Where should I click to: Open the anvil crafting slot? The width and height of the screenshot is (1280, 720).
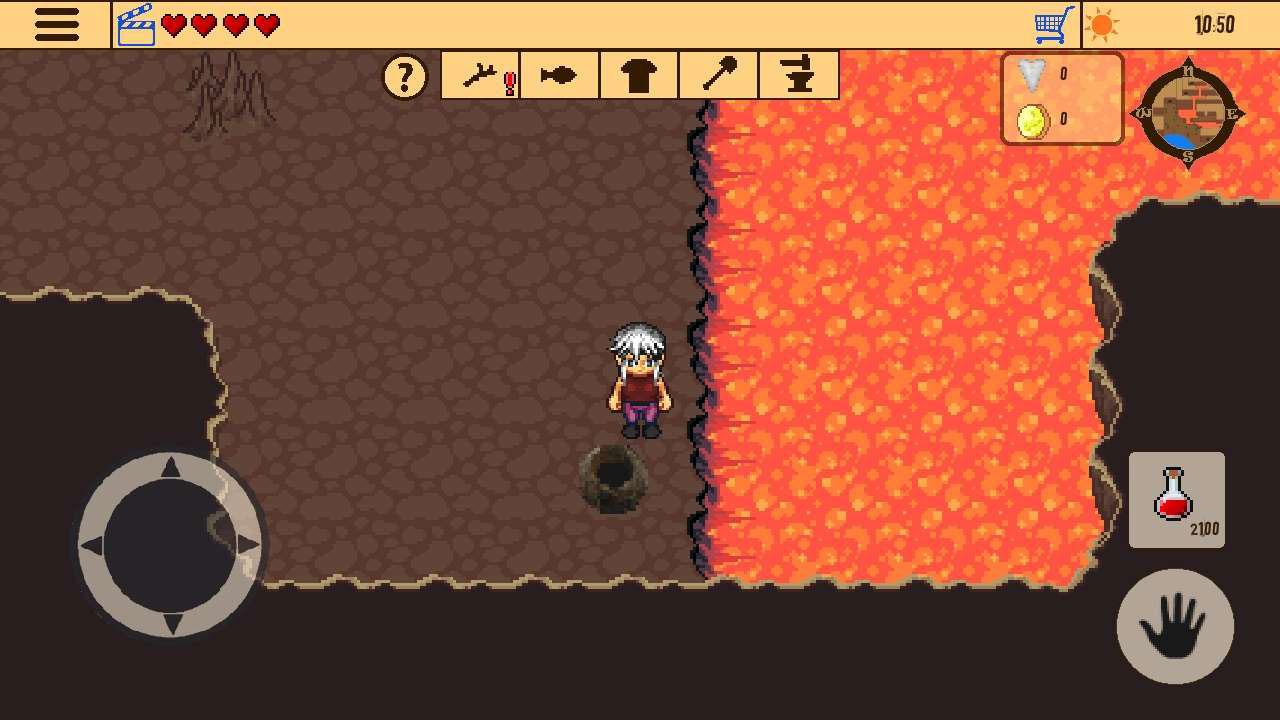click(x=798, y=75)
